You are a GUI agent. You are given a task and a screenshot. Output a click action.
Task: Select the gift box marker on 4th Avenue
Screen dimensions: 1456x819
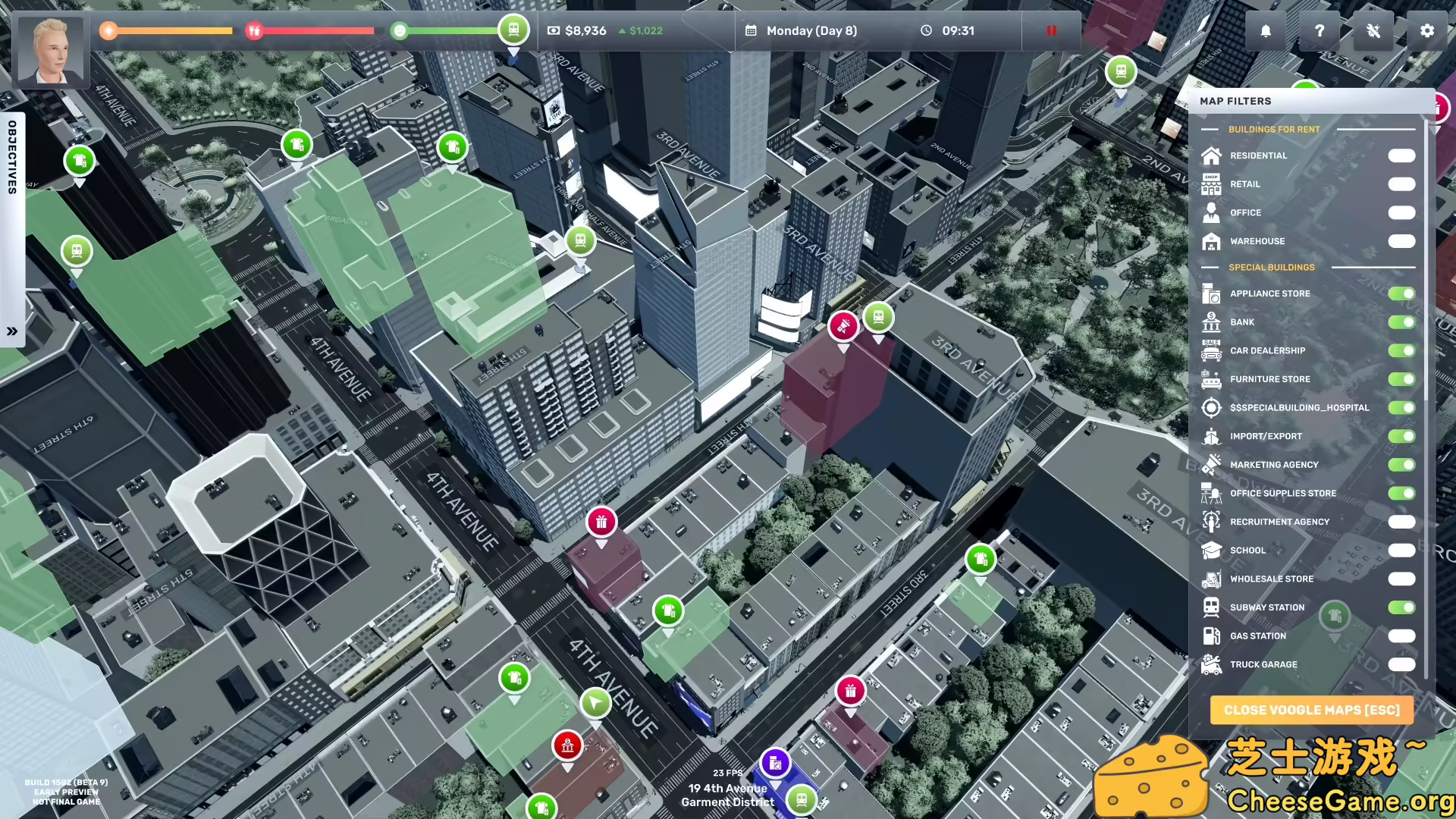601,521
